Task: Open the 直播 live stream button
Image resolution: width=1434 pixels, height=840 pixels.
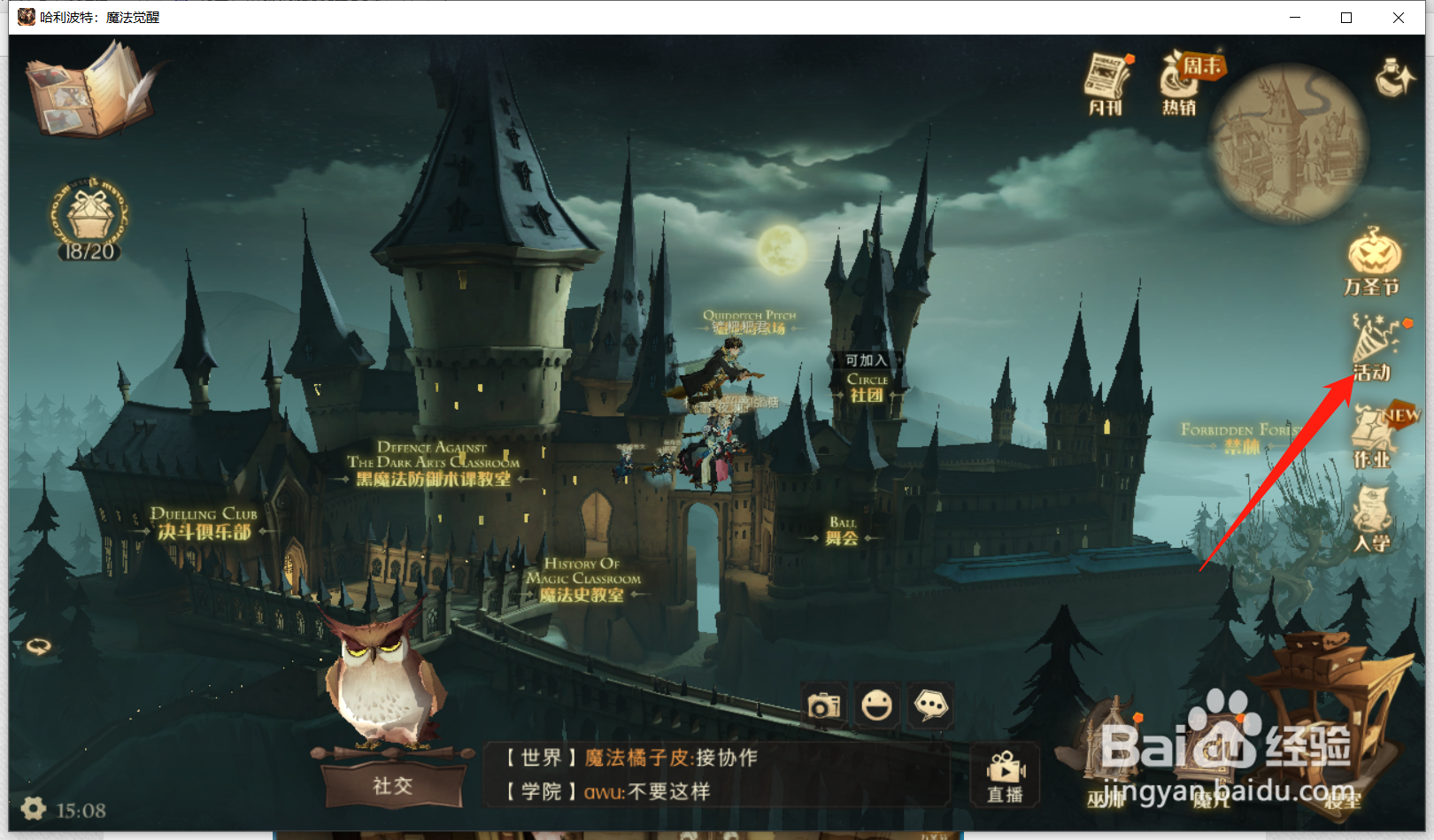Action: [1005, 777]
